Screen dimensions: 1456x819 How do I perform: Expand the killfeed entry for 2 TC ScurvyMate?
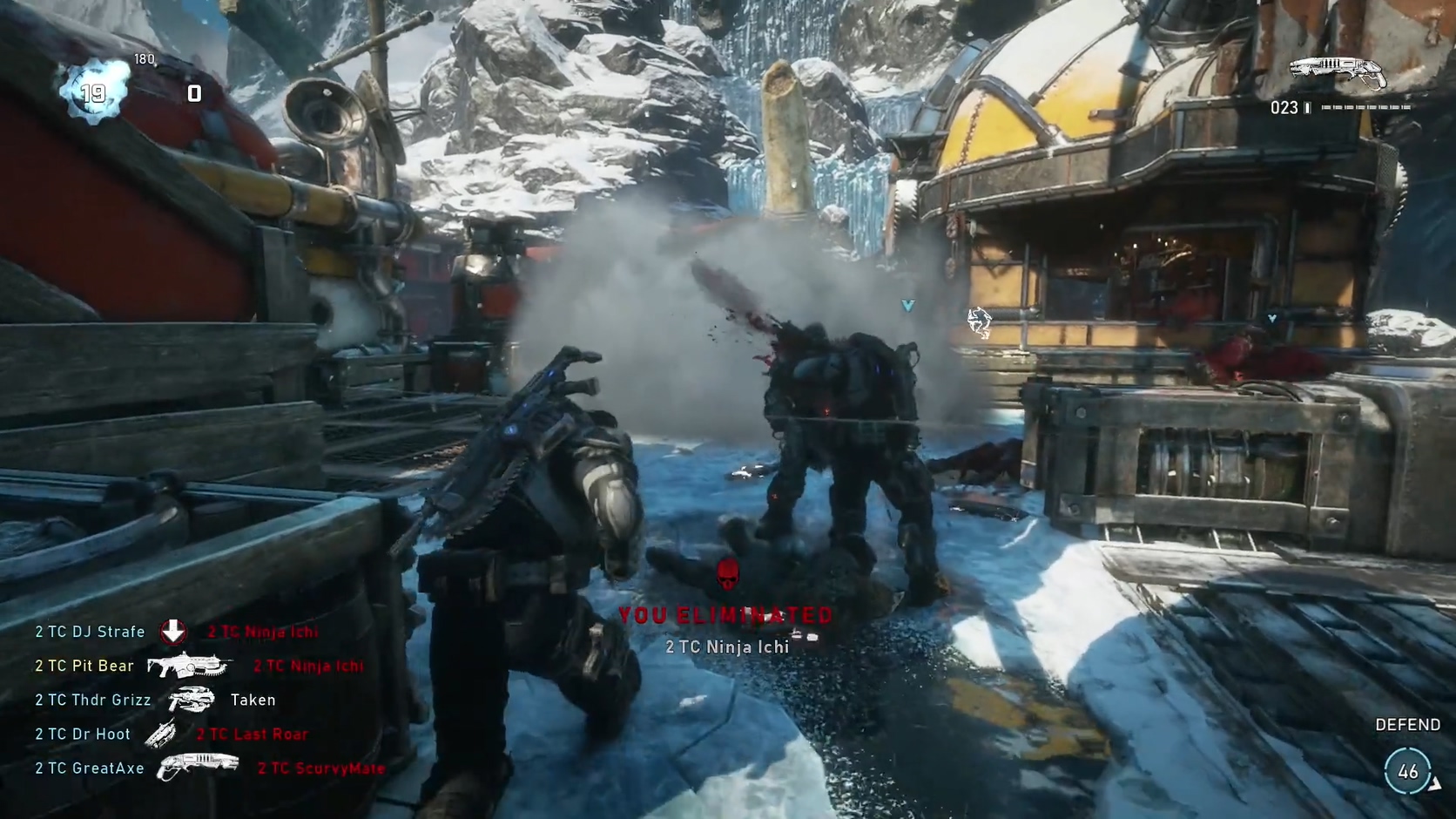tap(320, 769)
